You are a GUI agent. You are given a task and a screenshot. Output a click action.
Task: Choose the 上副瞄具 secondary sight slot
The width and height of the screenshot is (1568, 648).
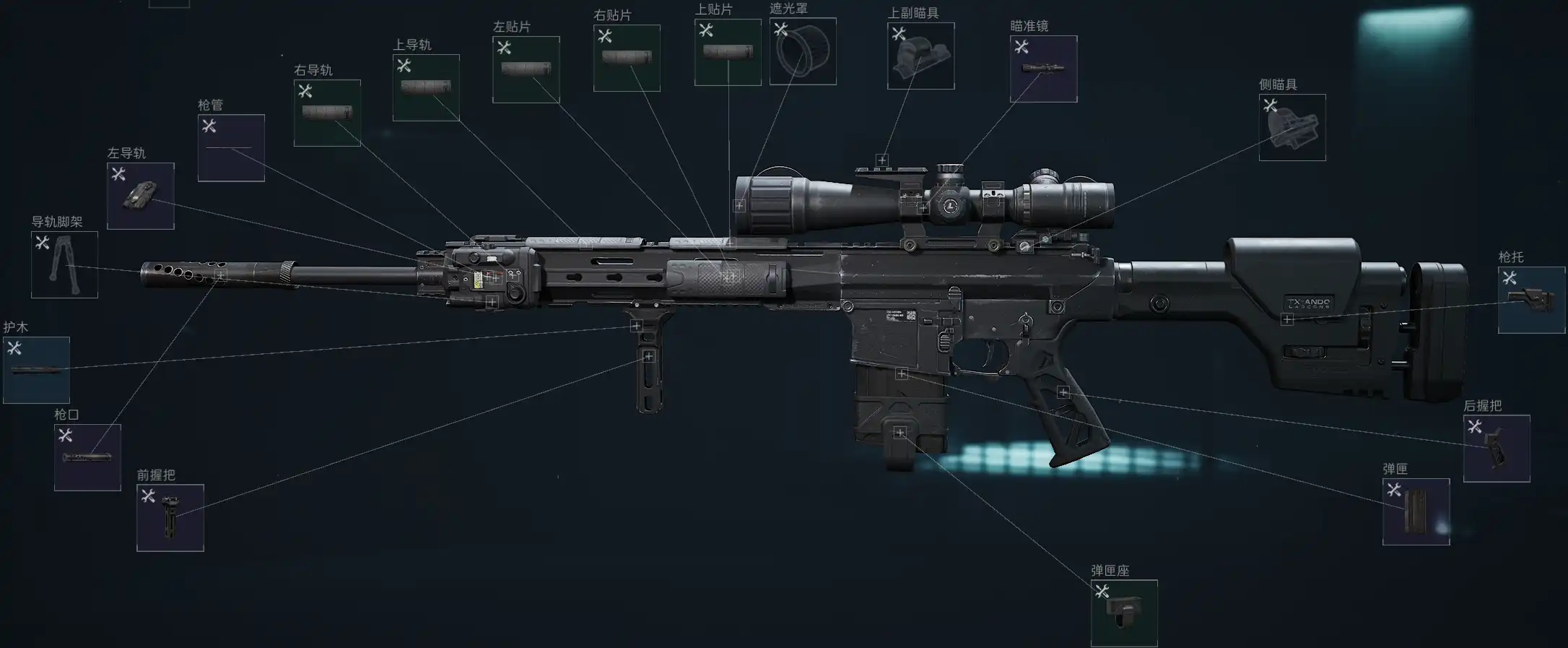(x=920, y=56)
